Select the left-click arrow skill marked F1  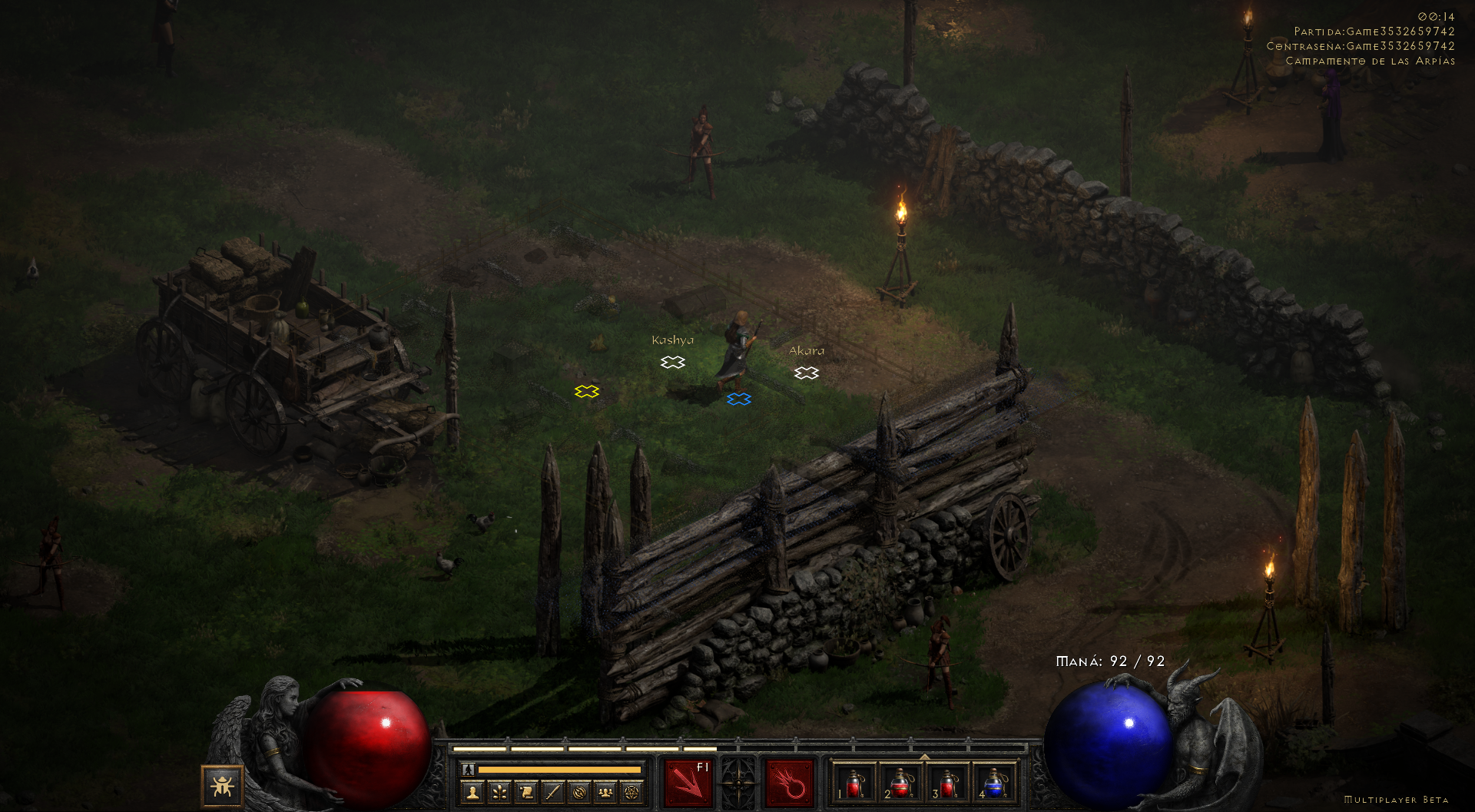click(x=688, y=784)
